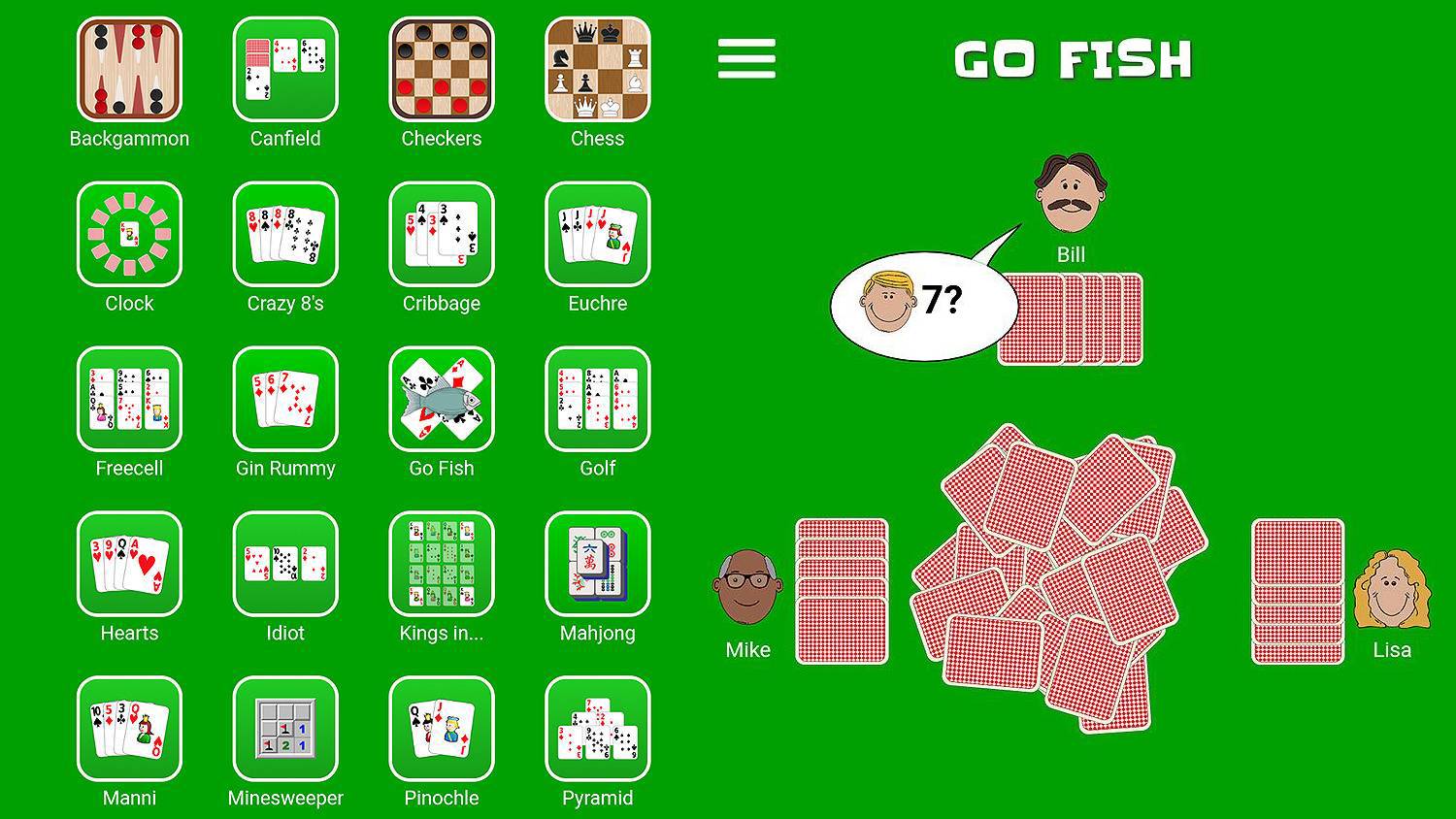Open the Go Fish game icon
Image resolution: width=1456 pixels, height=819 pixels.
click(x=442, y=398)
